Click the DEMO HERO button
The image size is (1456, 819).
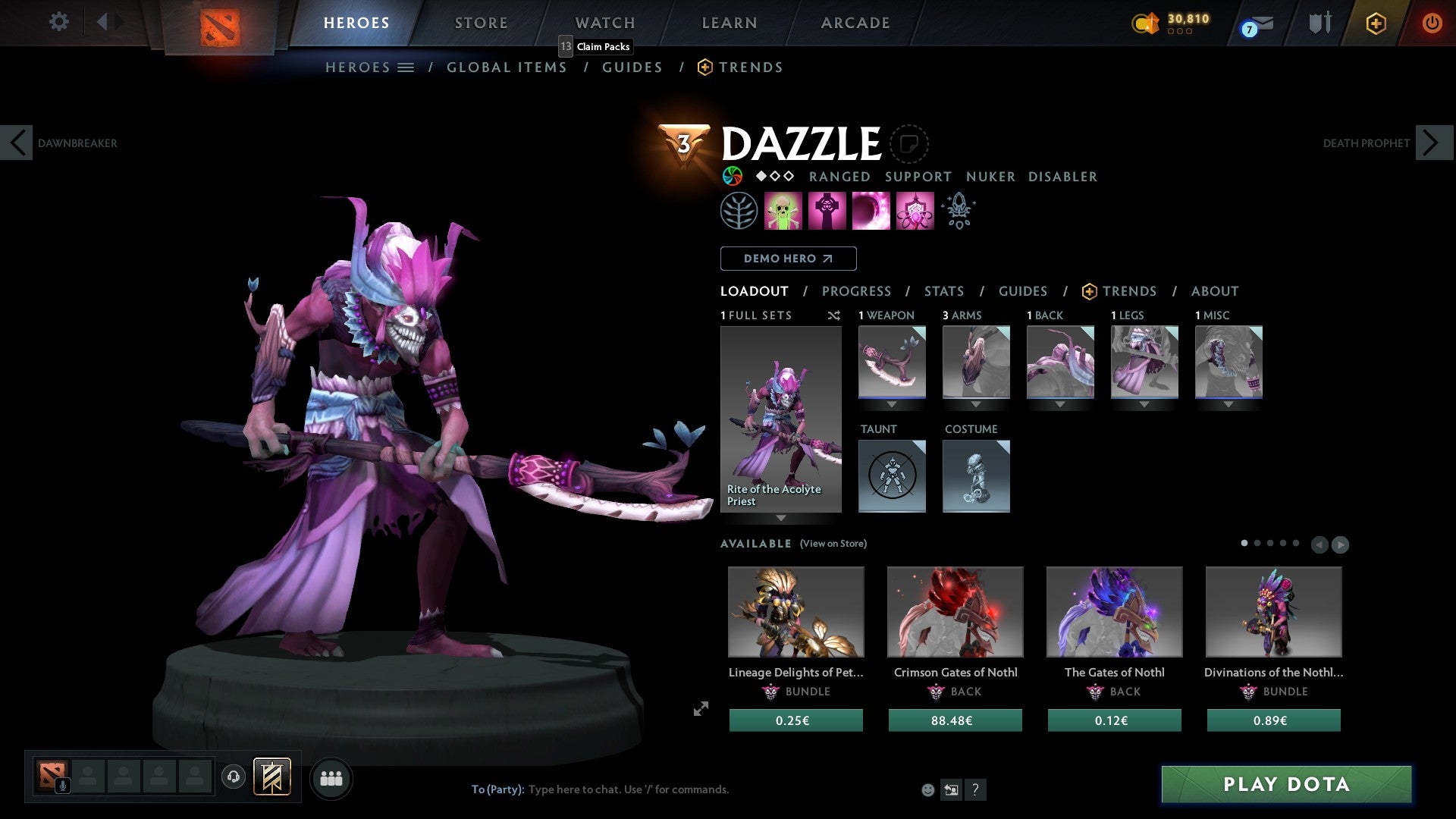(788, 258)
